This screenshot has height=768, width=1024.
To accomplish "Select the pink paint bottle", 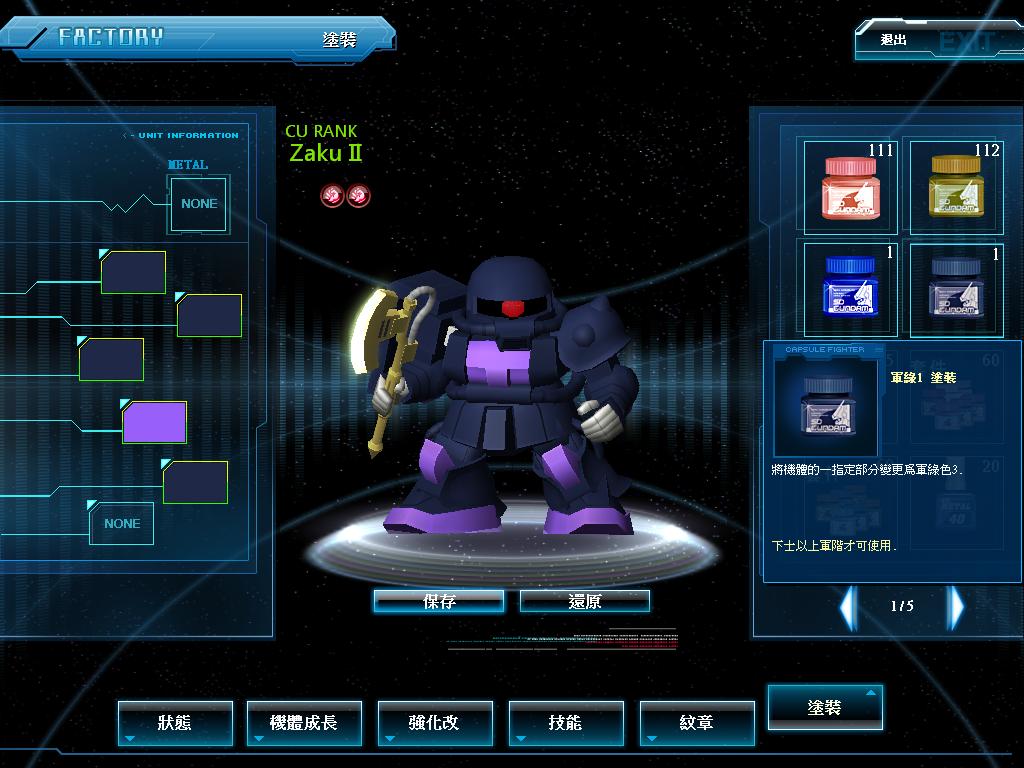I will pyautogui.click(x=851, y=187).
